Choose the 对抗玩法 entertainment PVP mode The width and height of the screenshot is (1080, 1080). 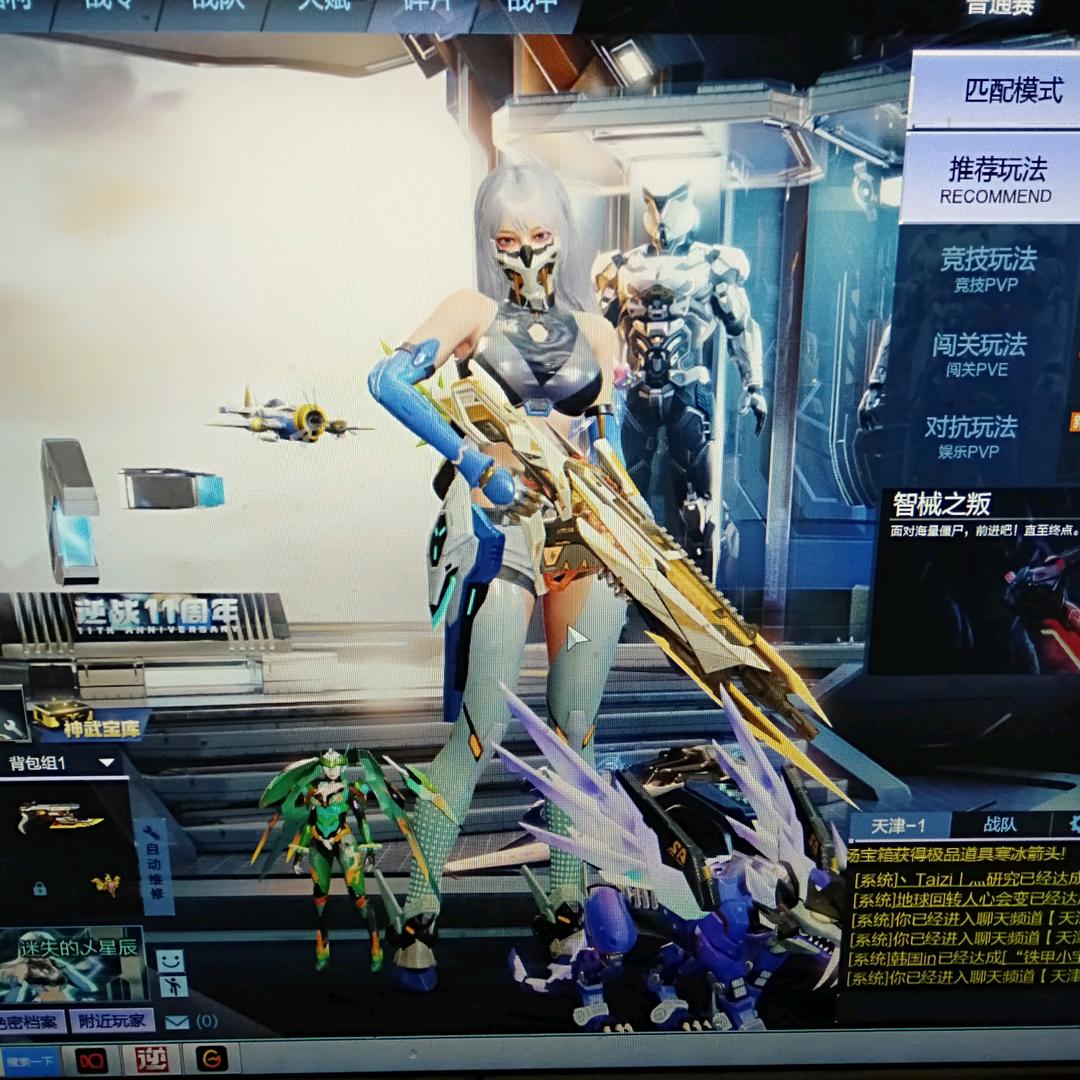pyautogui.click(x=970, y=436)
